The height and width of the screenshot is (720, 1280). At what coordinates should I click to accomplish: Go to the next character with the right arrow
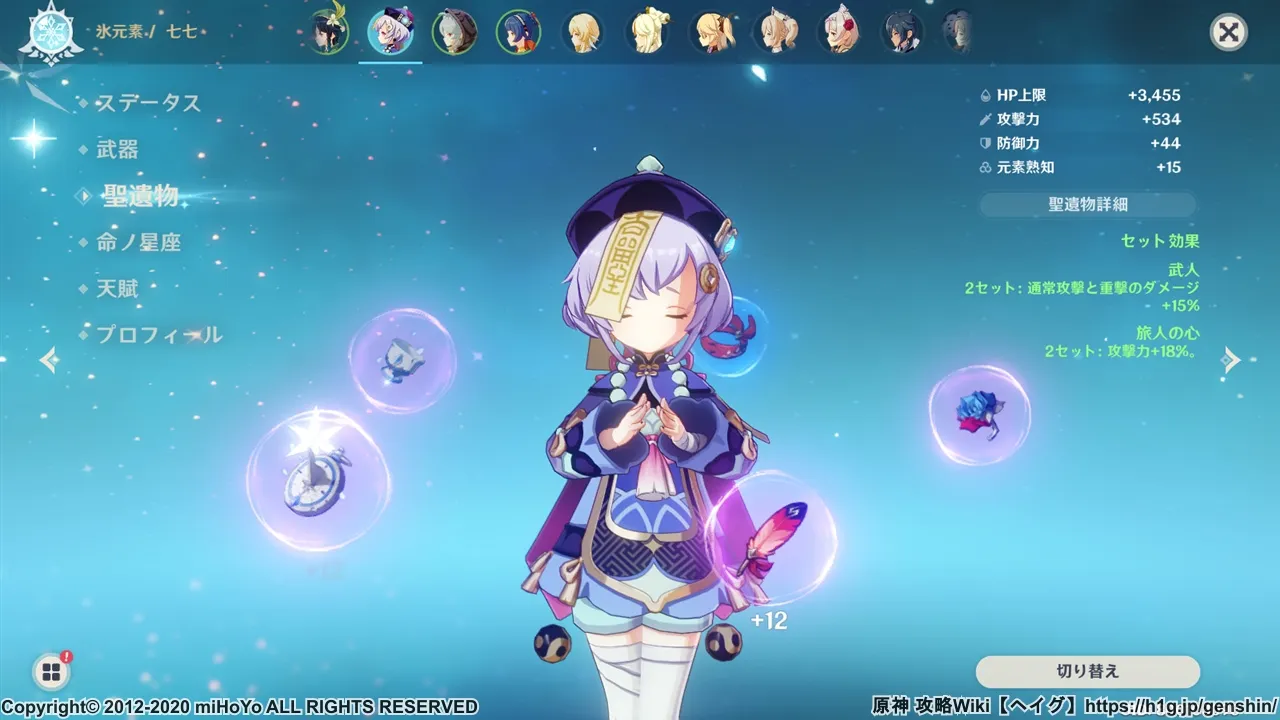[x=1232, y=360]
